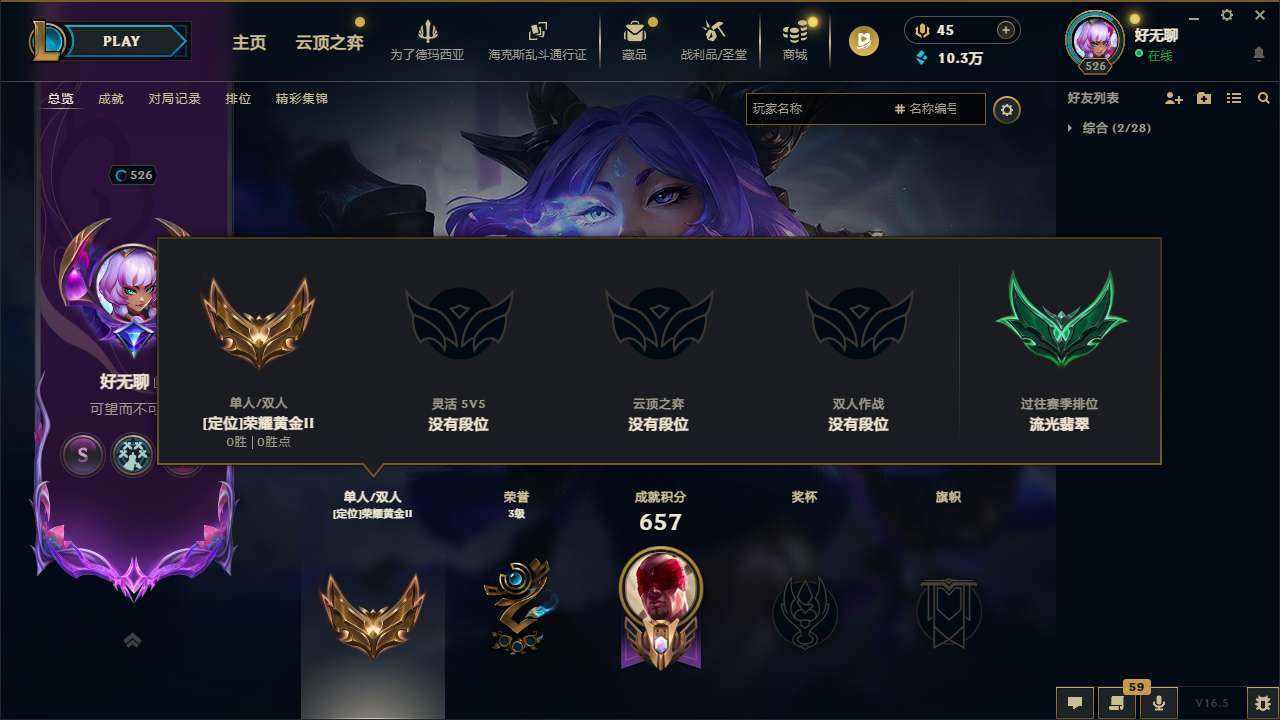
Task: Open the Store (商城) icon
Action: (x=794, y=40)
